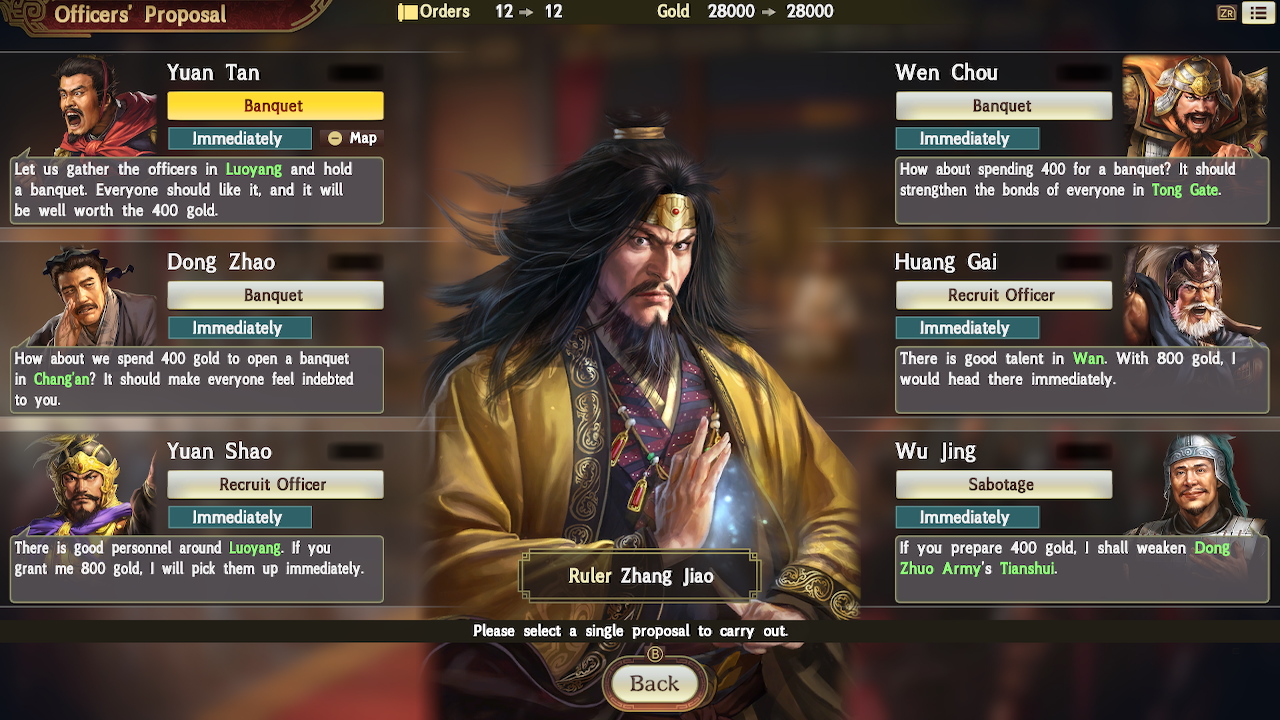Select Yuan Tan's highlighted Banquet proposal
This screenshot has height=720, width=1280.
point(275,105)
